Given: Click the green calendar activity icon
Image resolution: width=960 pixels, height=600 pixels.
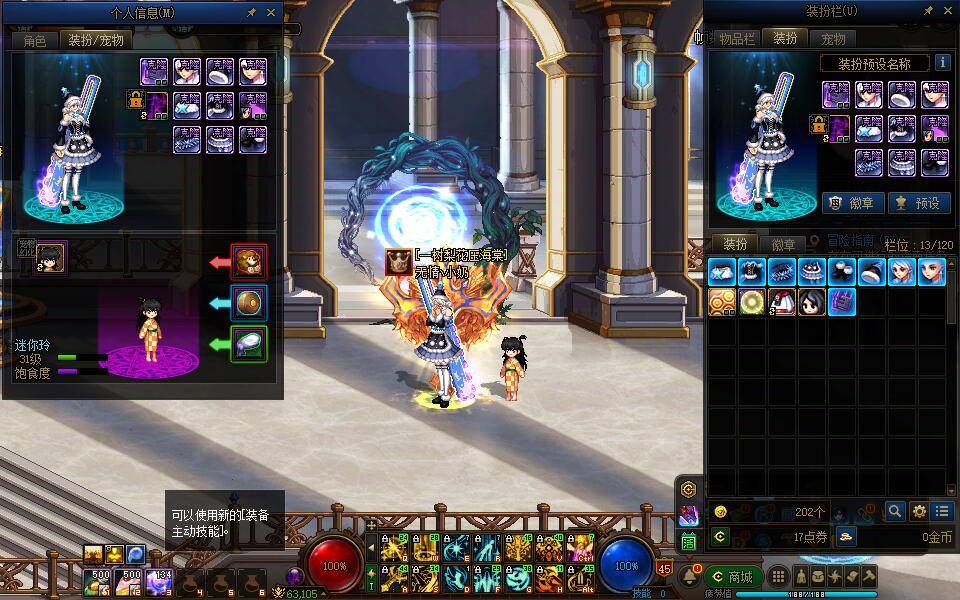Looking at the screenshot, I should click(x=689, y=541).
